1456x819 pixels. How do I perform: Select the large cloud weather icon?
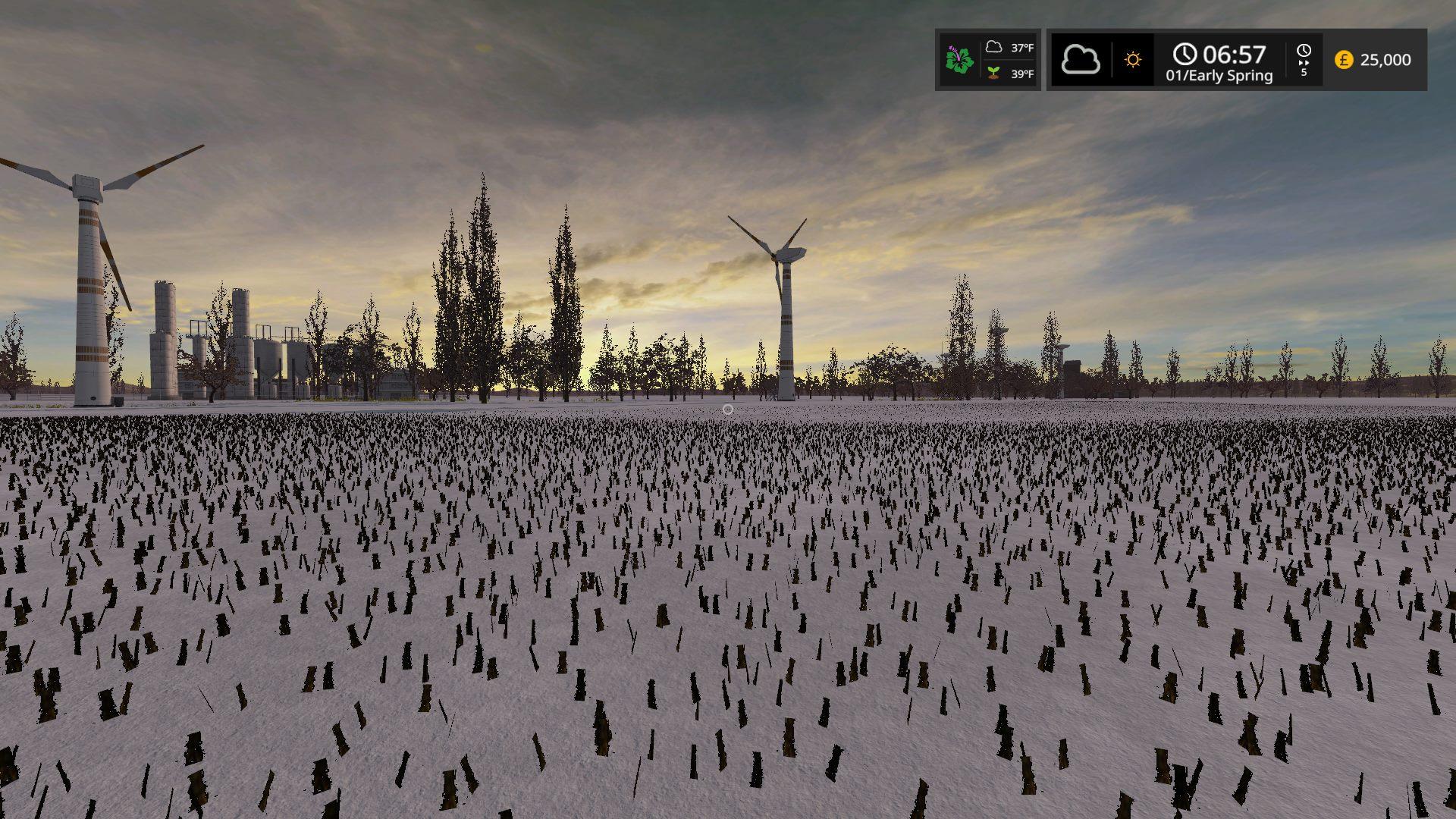coord(1081,60)
